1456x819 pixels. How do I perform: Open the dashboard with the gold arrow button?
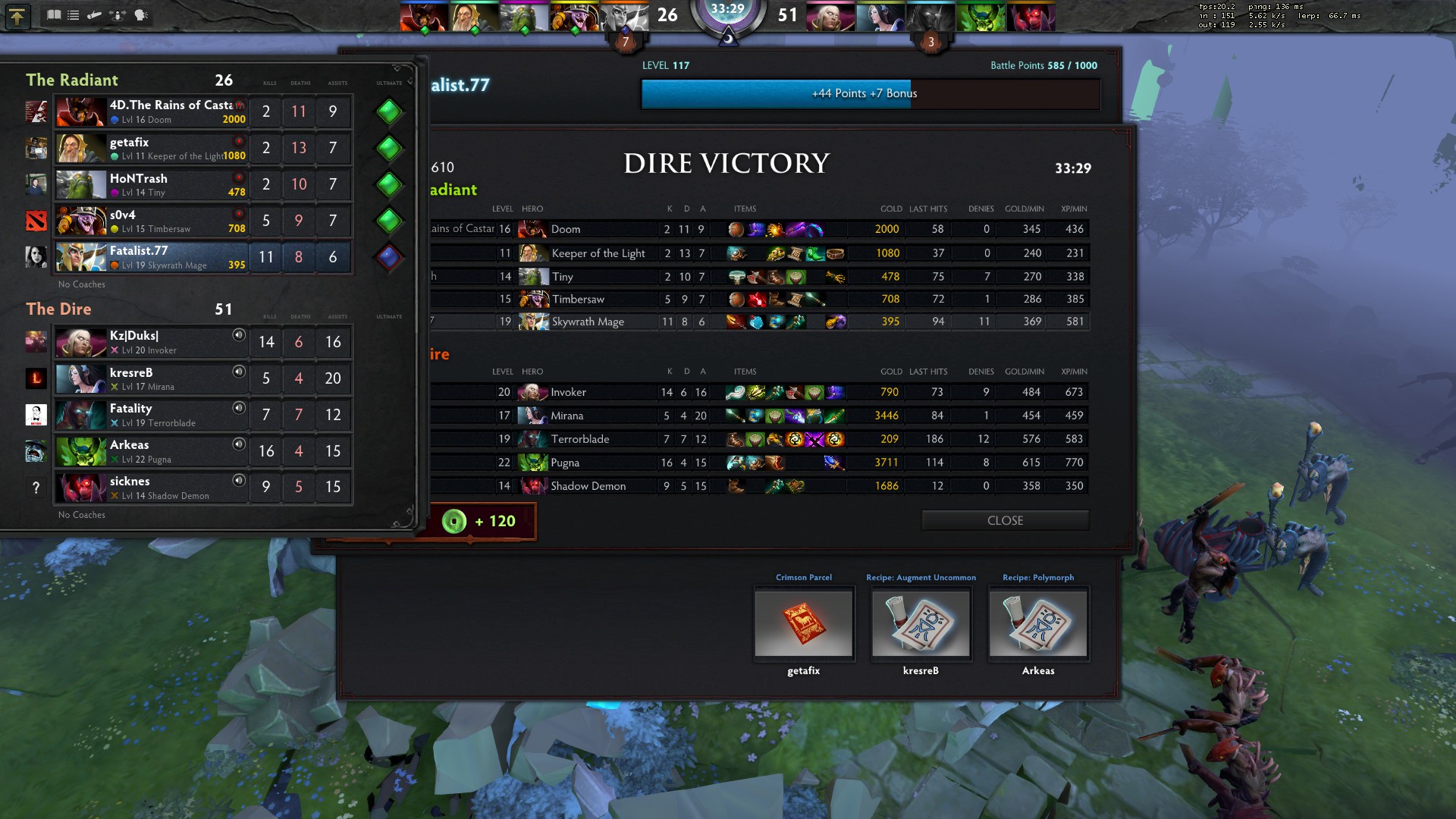17,16
